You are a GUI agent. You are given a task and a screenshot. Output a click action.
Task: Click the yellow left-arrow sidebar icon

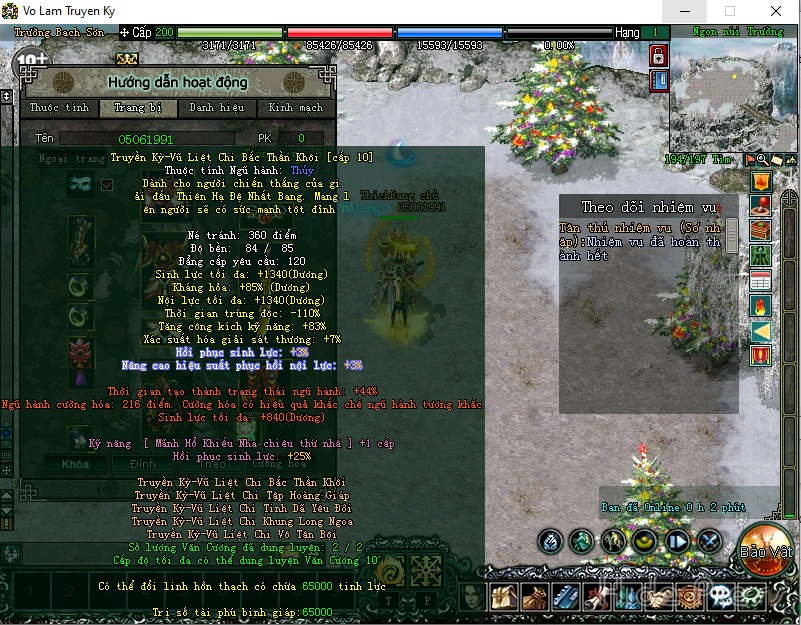761,331
